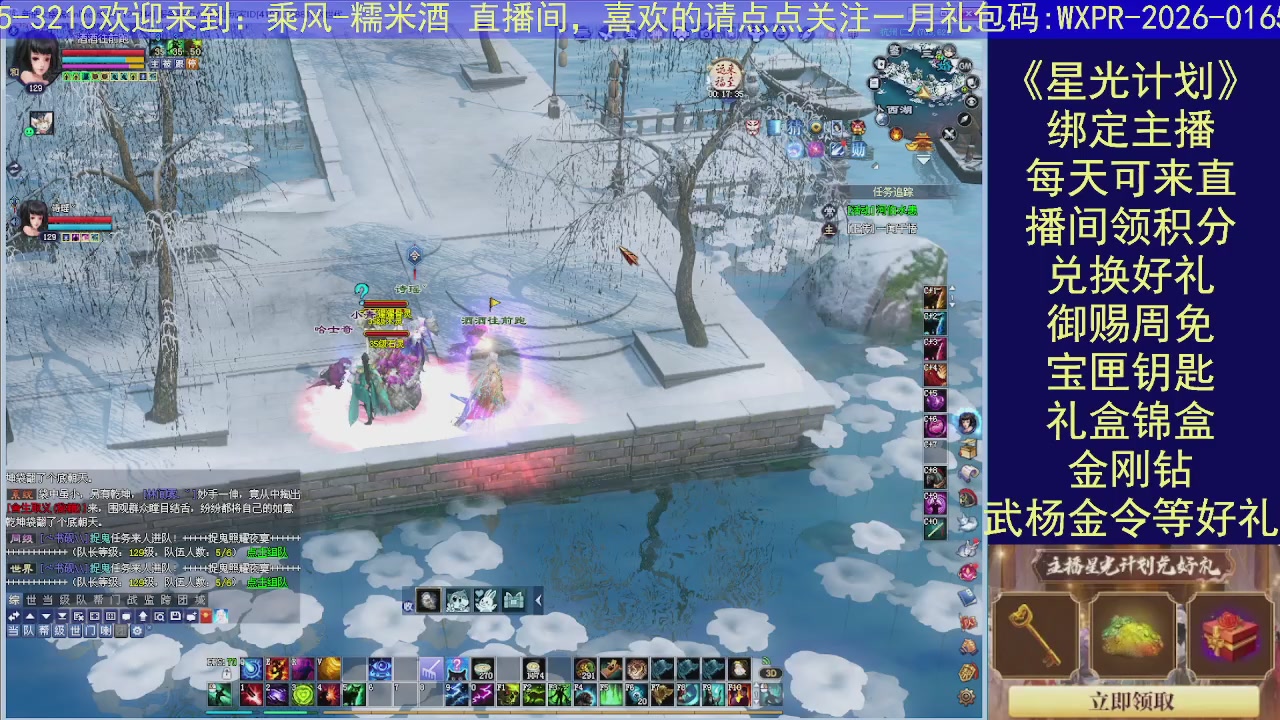Image resolution: width=1280 pixels, height=720 pixels.
Task: Click the downward chat scroll arrow
Action: pyautogui.click(x=46, y=616)
